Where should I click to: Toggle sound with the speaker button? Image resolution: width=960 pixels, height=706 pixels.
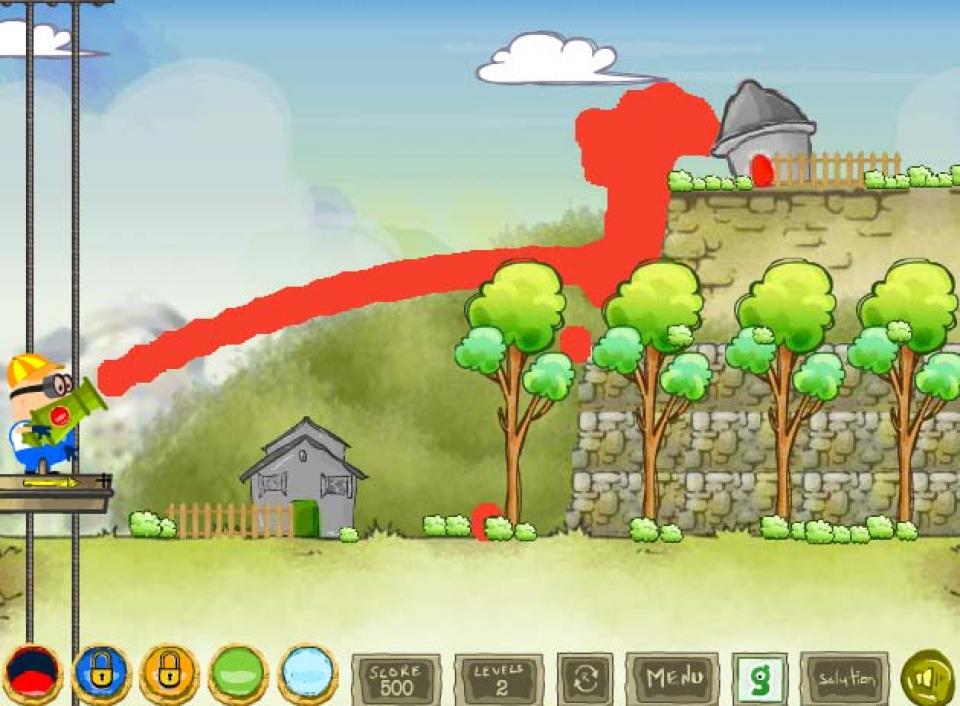tap(928, 679)
